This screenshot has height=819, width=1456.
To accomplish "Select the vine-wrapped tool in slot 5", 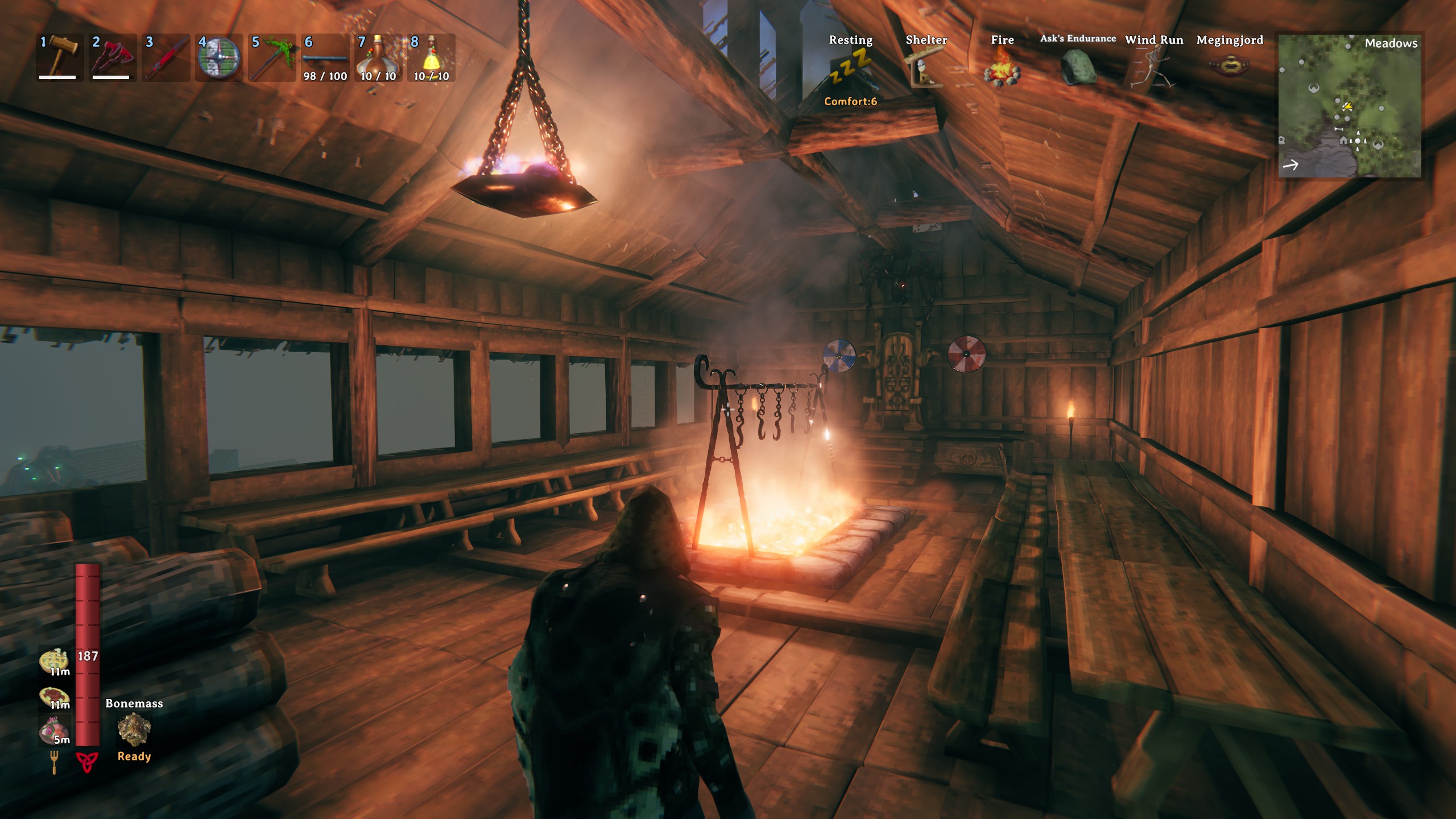I will [272, 57].
